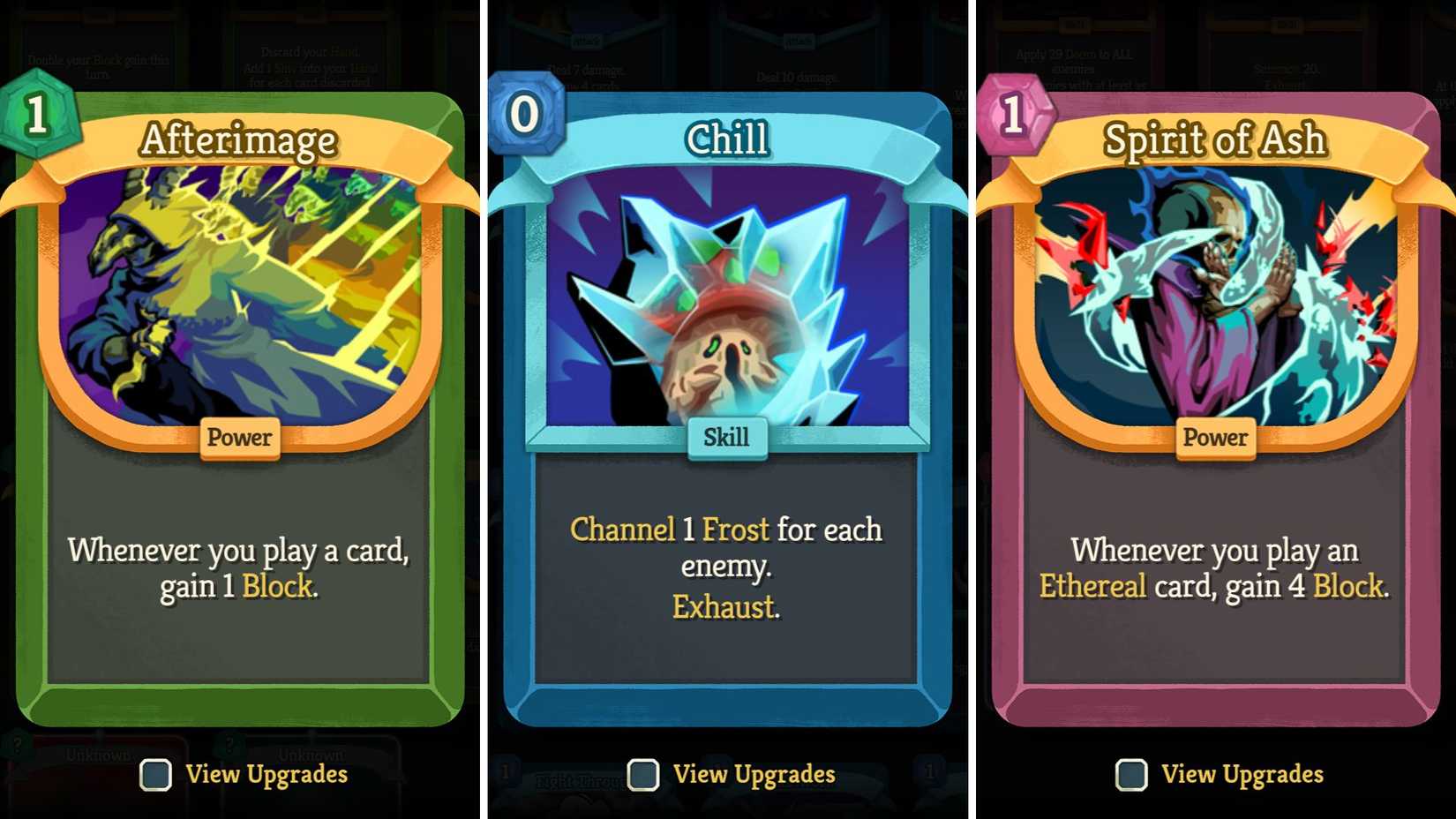1456x819 pixels.
Task: Check View Upgrades beneath the Chill card
Action: pos(643,775)
